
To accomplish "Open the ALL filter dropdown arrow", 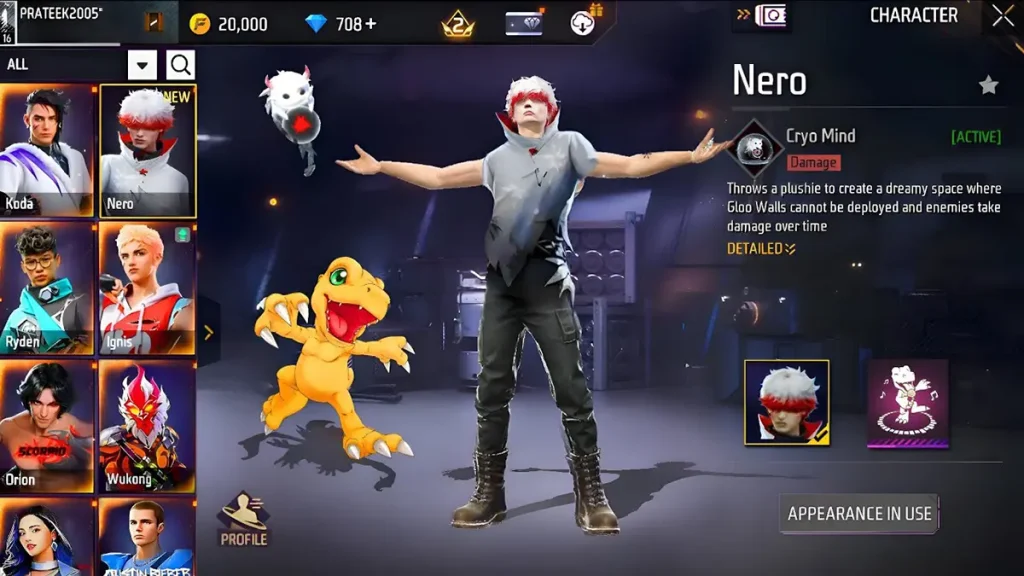I will pos(143,65).
